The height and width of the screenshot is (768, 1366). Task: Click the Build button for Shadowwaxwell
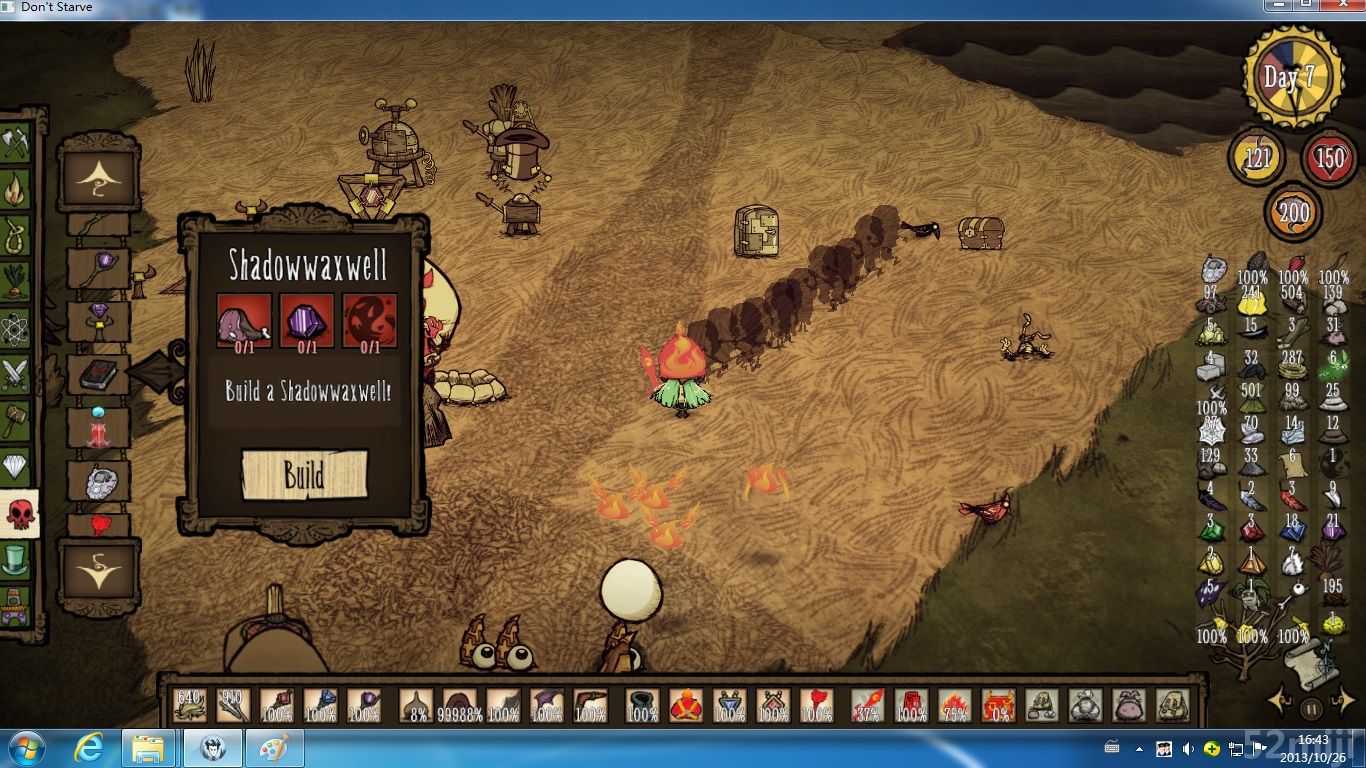point(304,474)
